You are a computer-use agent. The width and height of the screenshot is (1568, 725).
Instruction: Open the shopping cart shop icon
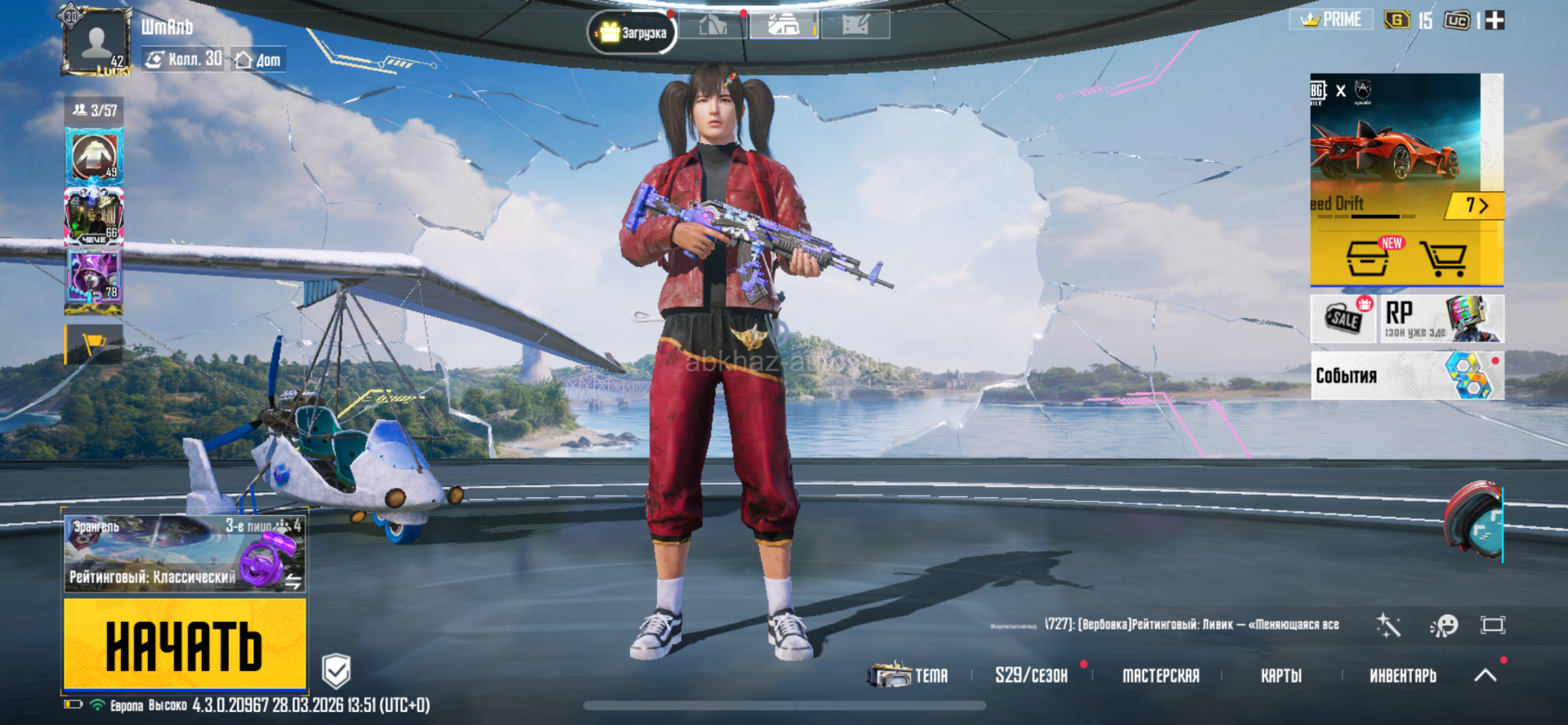[1443, 258]
